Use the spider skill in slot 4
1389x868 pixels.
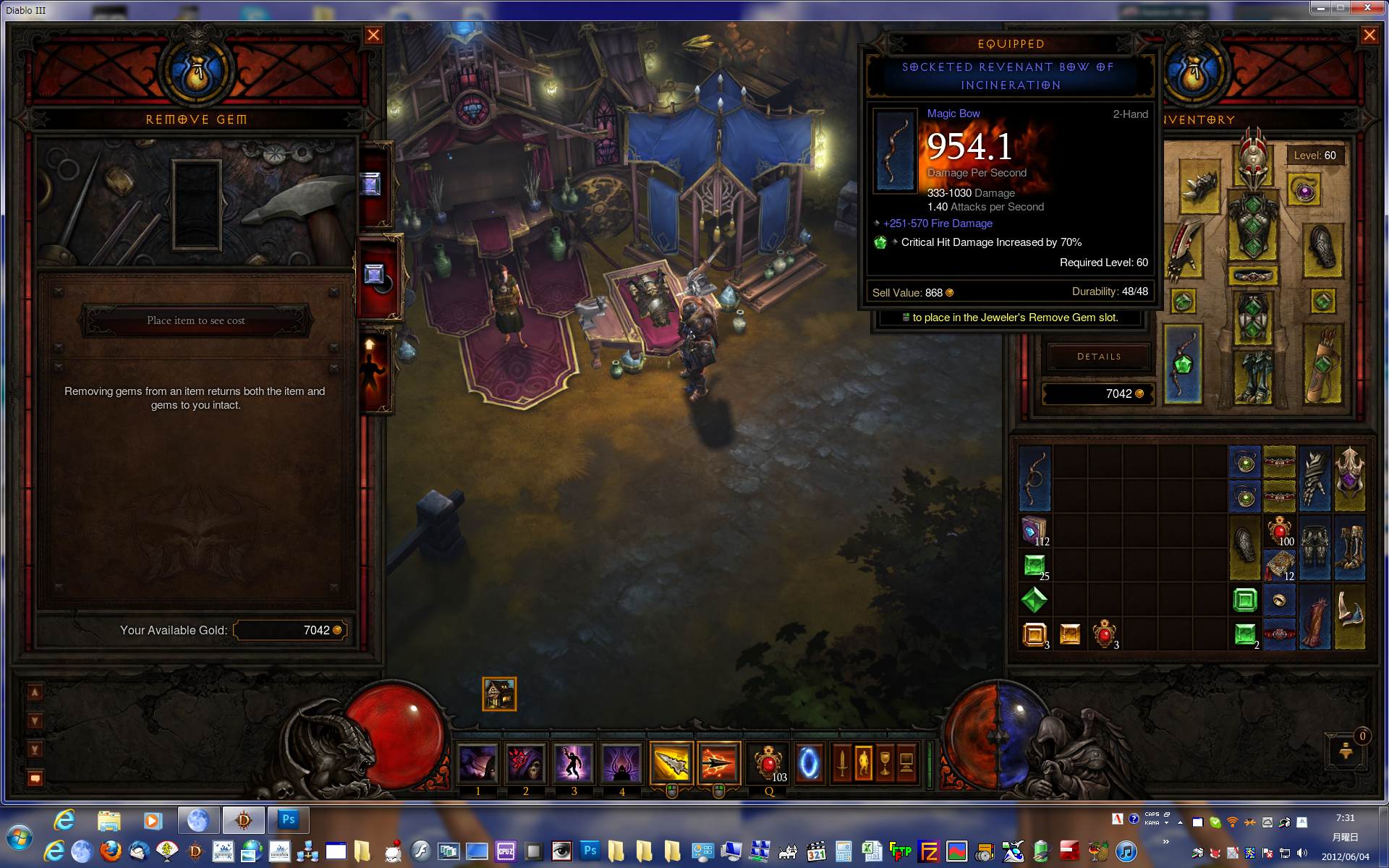point(621,763)
